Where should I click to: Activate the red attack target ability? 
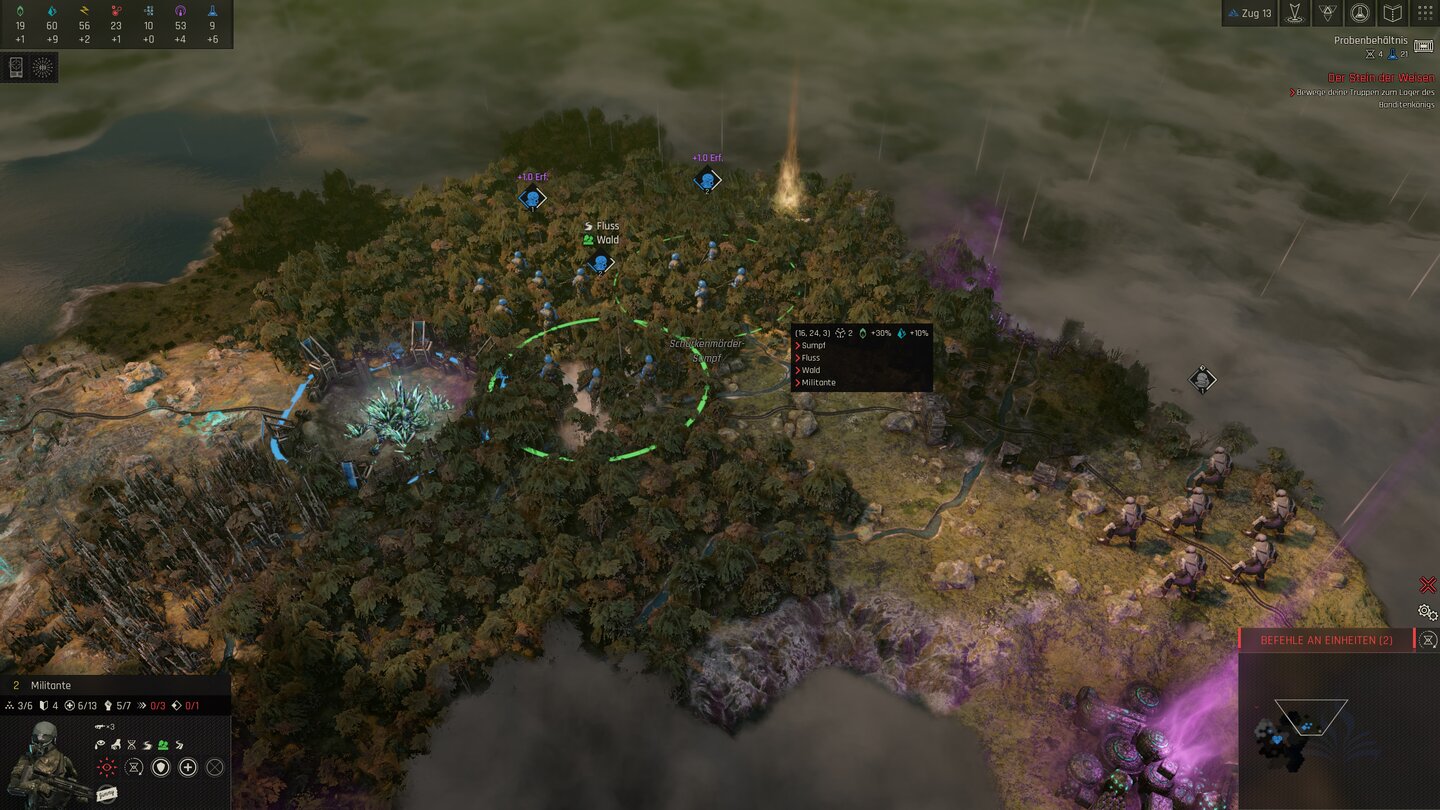point(106,768)
